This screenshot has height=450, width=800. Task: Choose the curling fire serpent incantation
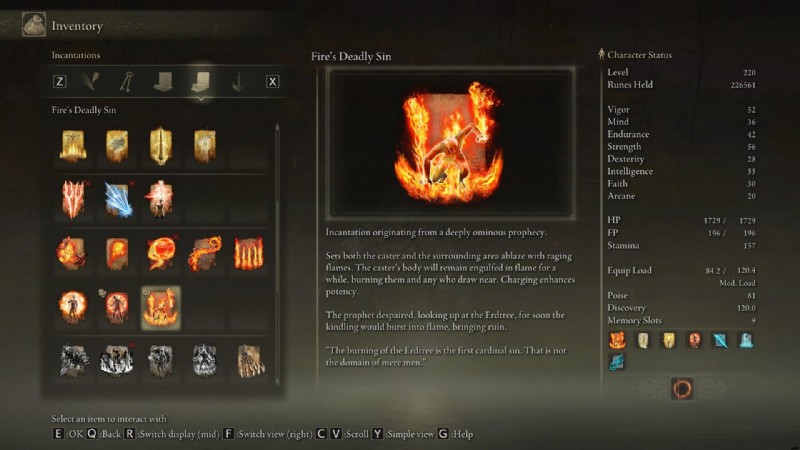pos(205,253)
